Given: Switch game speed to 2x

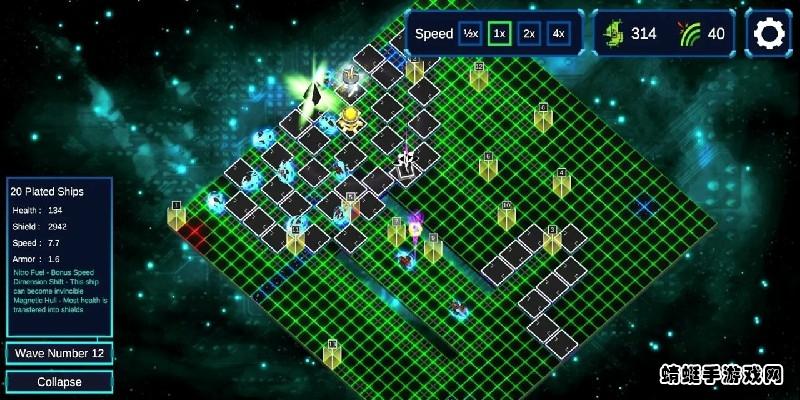Looking at the screenshot, I should click(529, 34).
